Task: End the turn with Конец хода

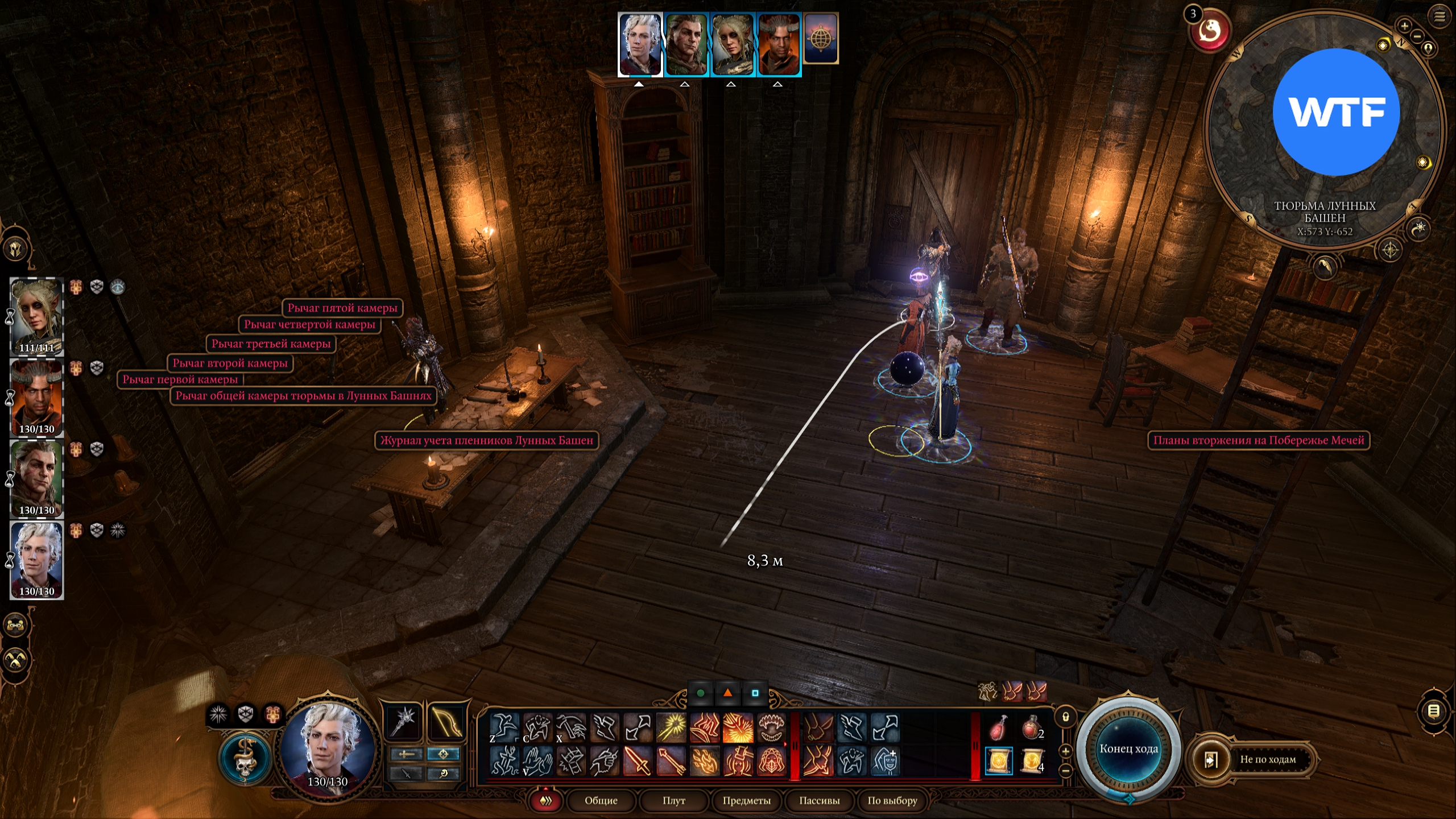Action: click(1128, 749)
